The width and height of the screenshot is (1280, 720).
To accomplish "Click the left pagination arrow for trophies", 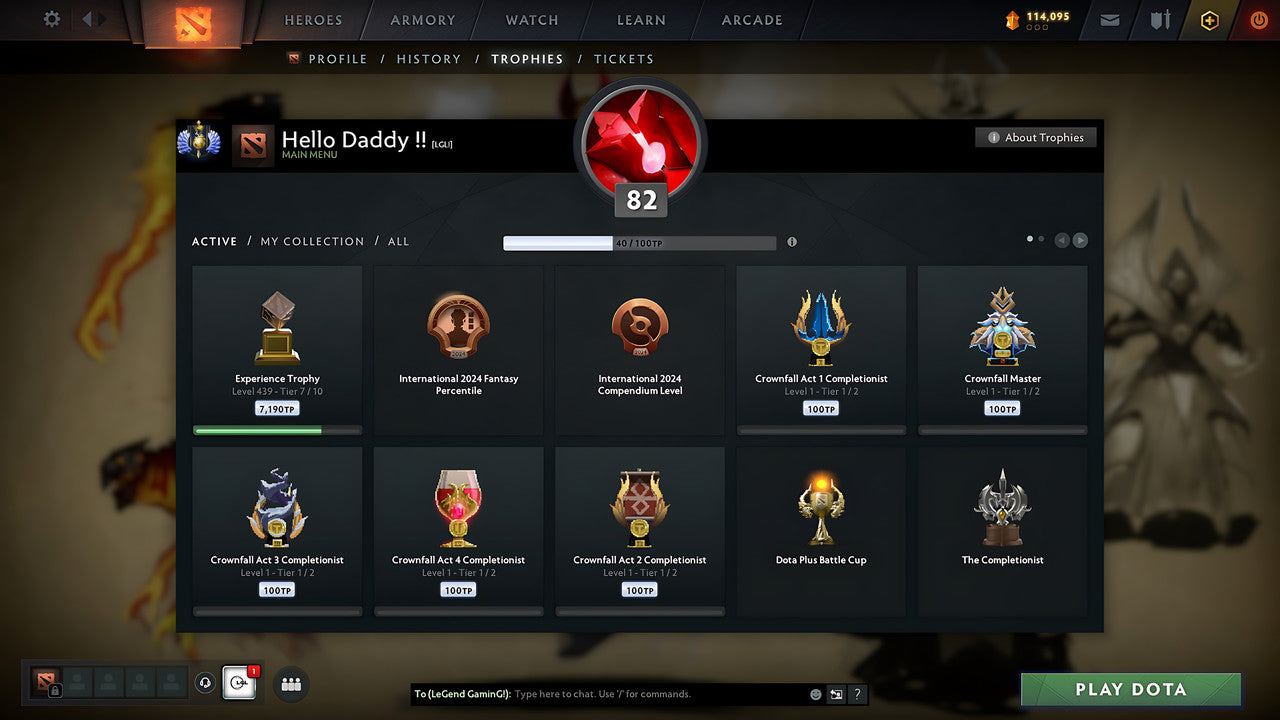I will pos(1061,240).
